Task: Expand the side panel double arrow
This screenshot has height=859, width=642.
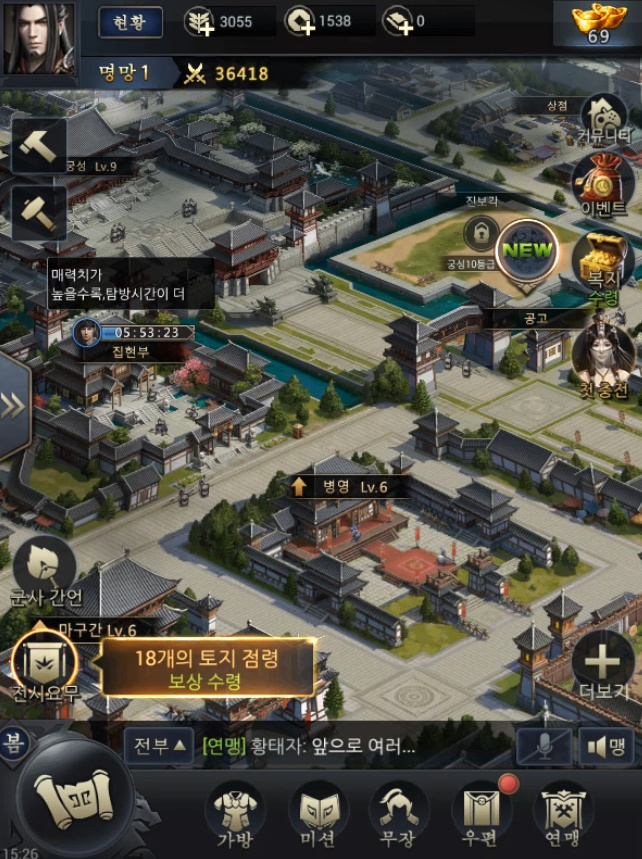Action: (14, 405)
